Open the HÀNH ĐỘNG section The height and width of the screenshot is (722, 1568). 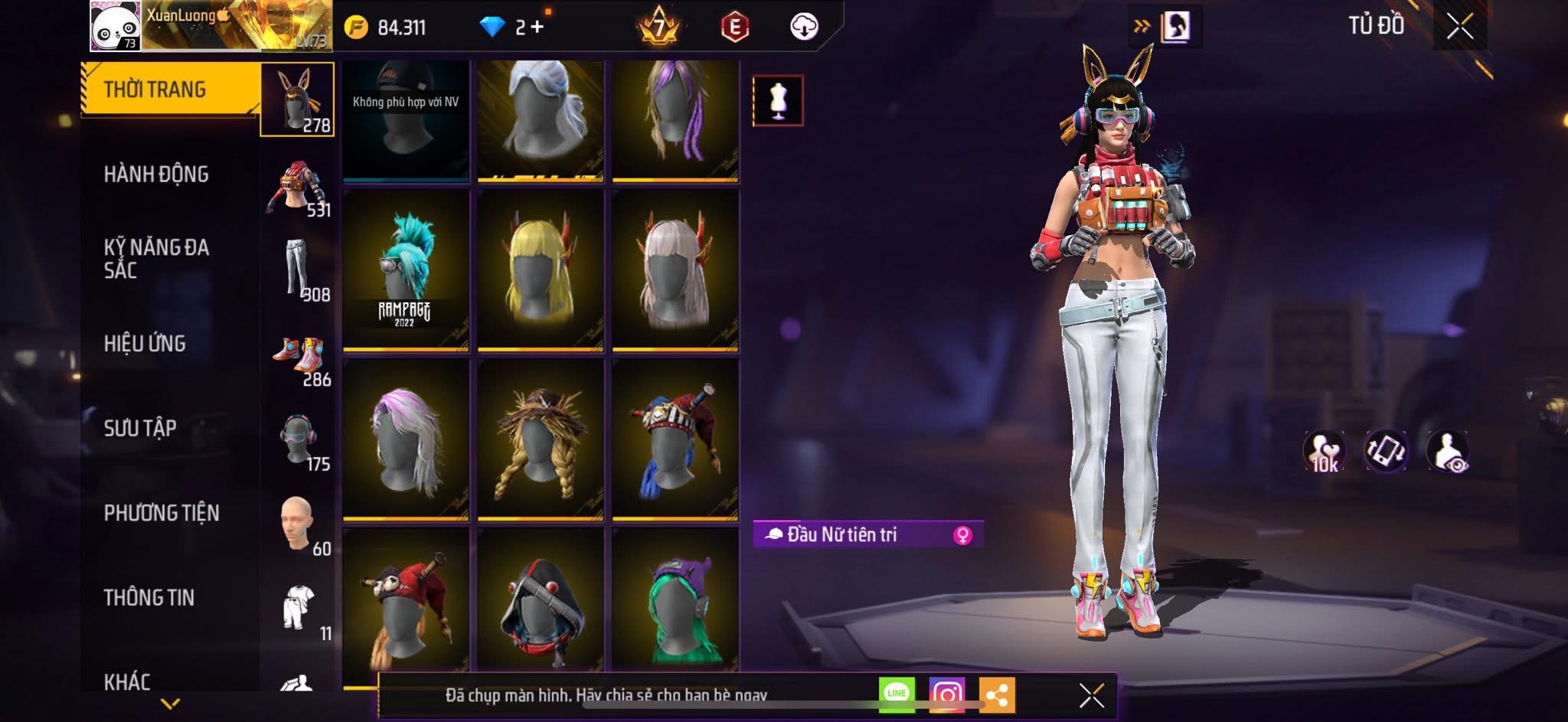(156, 175)
